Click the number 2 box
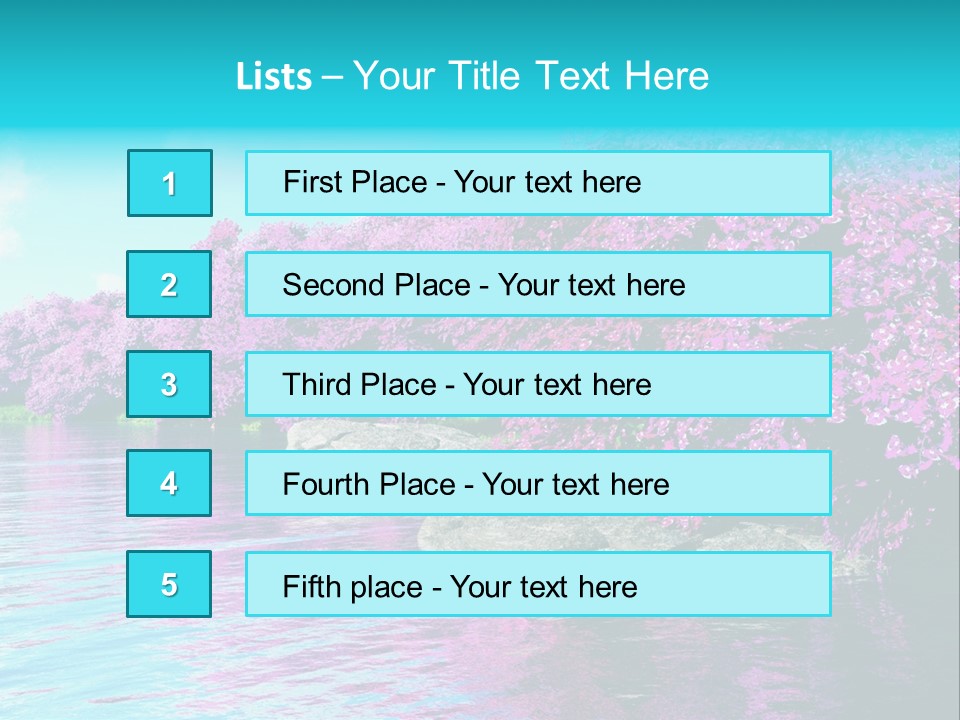960x720 pixels. click(x=169, y=284)
